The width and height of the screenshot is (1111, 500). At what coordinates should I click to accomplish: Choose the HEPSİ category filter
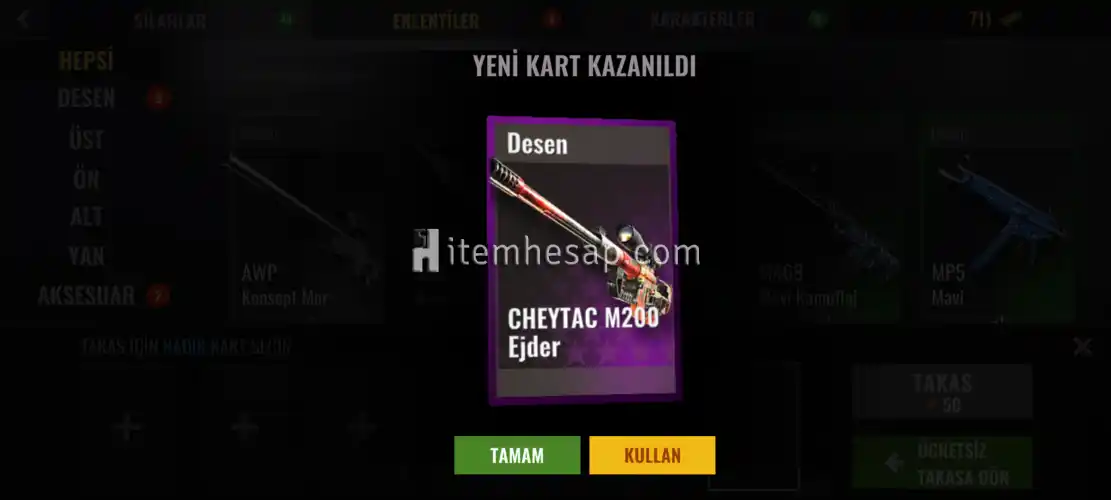(x=86, y=61)
